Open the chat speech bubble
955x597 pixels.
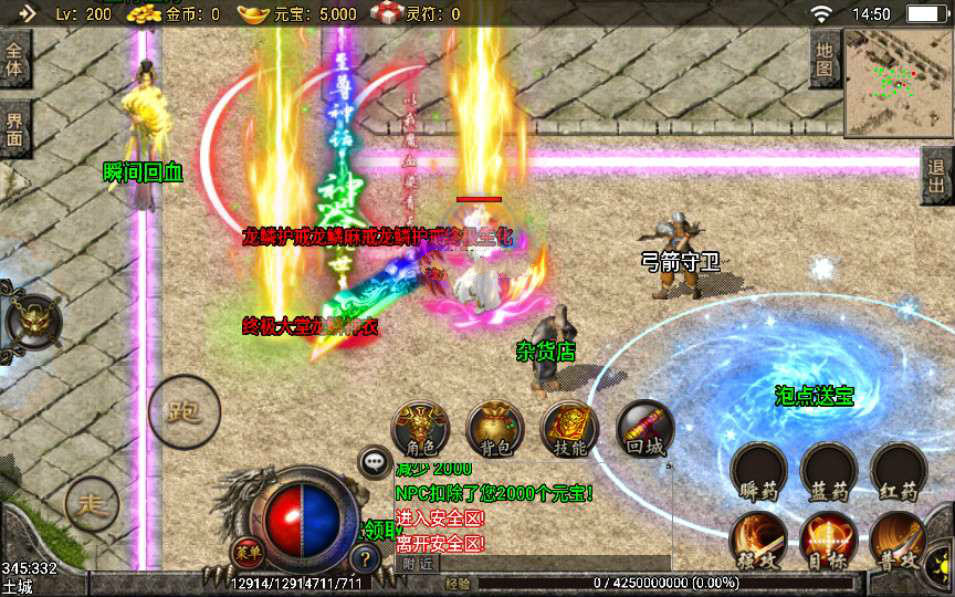(x=376, y=462)
